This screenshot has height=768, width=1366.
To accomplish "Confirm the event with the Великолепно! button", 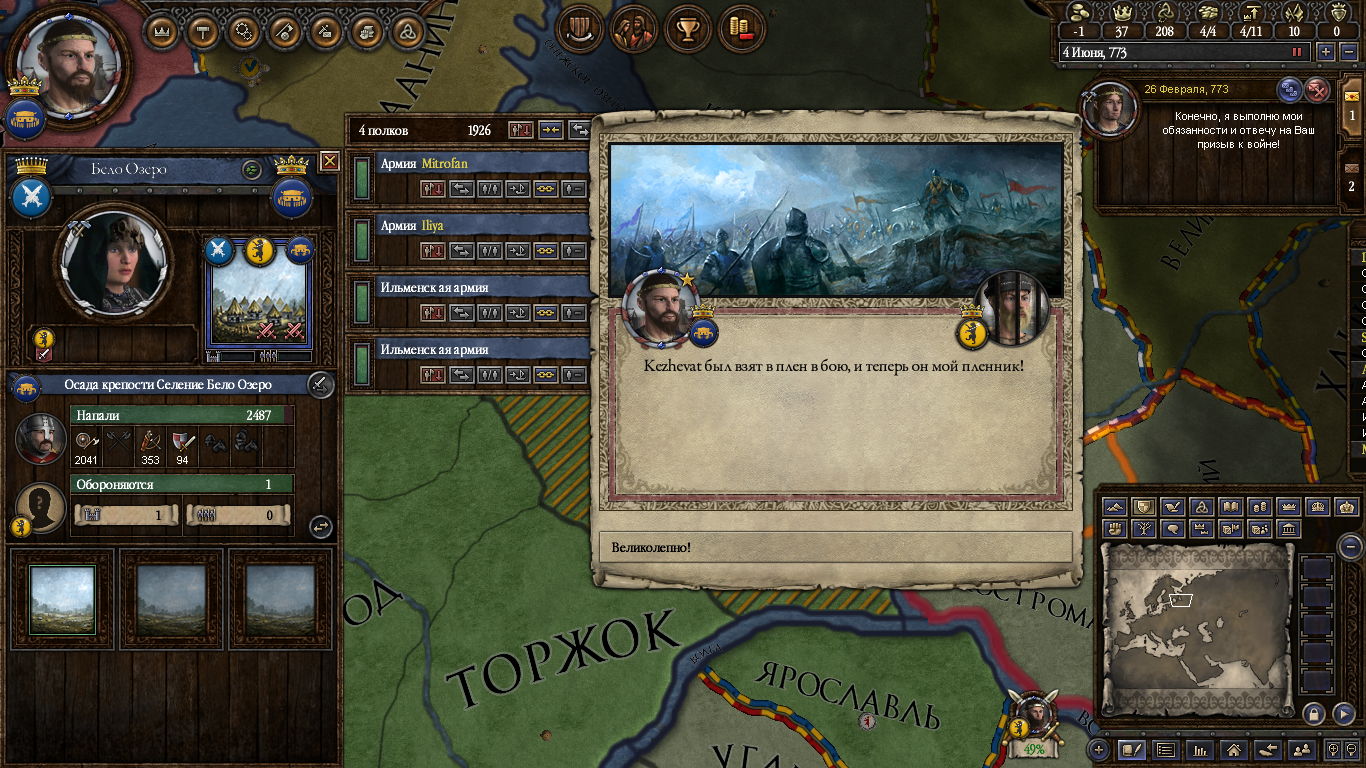I will 835,547.
